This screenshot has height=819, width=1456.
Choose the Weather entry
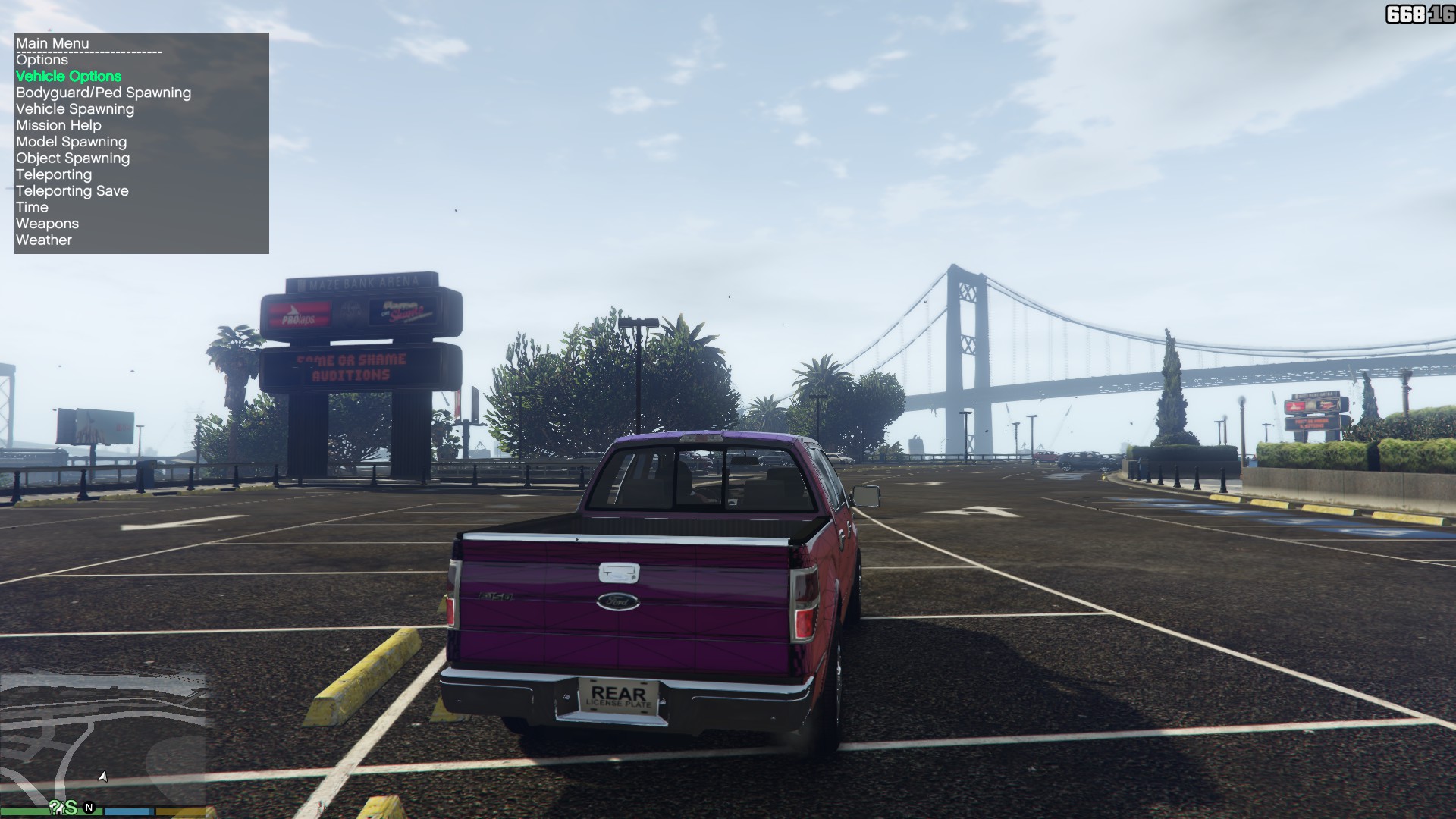click(44, 240)
